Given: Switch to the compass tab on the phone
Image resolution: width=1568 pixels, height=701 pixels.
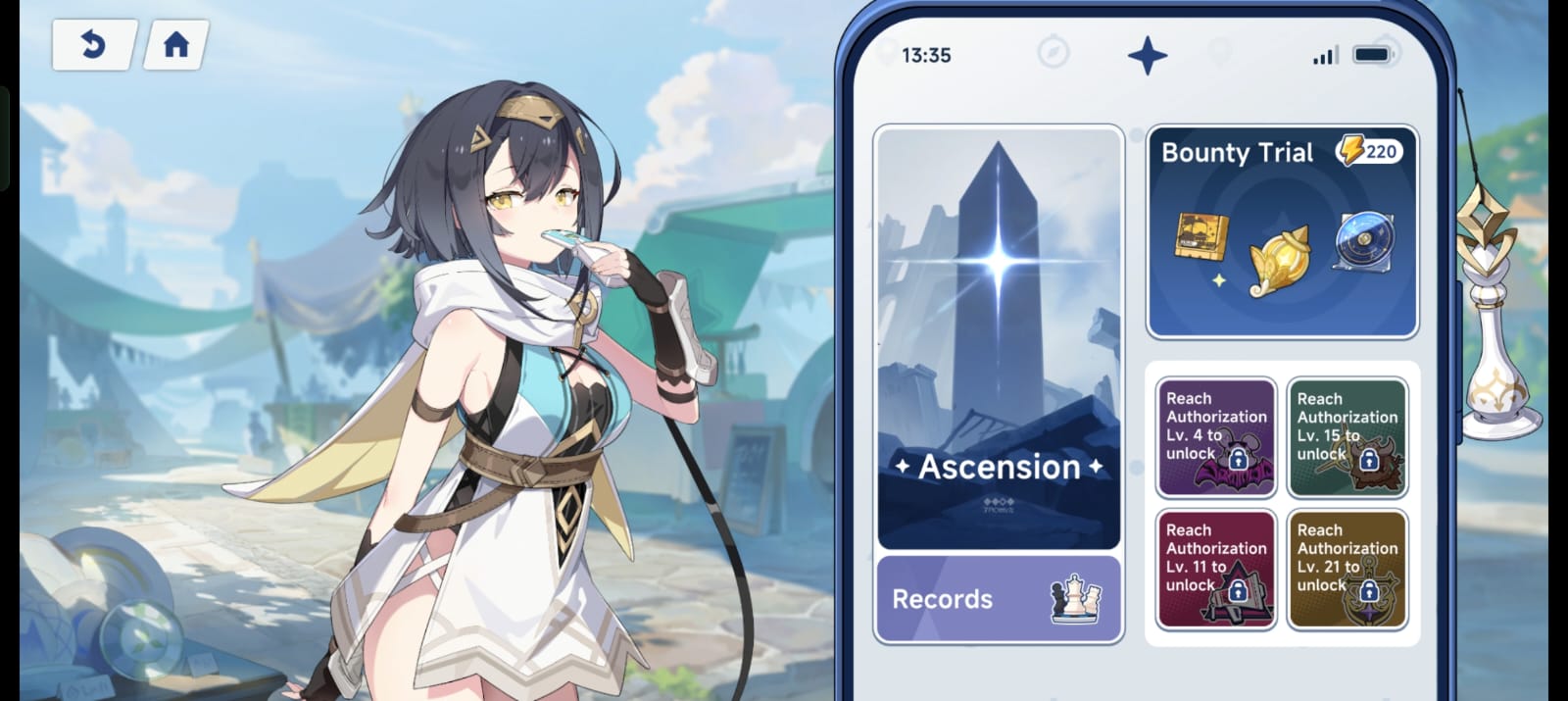Looking at the screenshot, I should pyautogui.click(x=1053, y=52).
